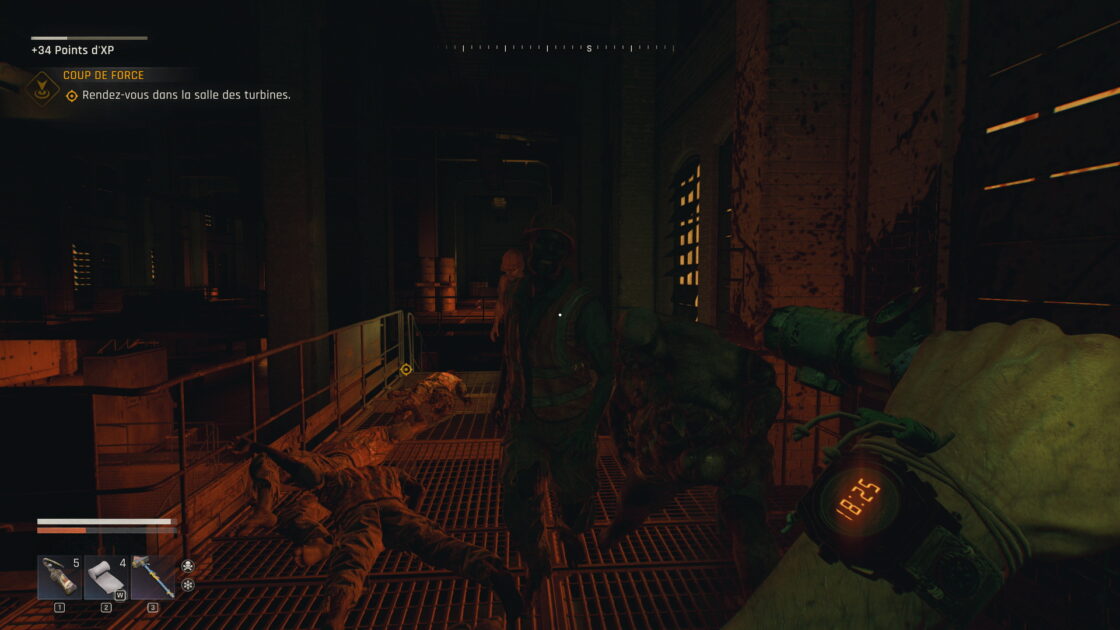Click the Coup de Force quest emblem

tap(42, 87)
